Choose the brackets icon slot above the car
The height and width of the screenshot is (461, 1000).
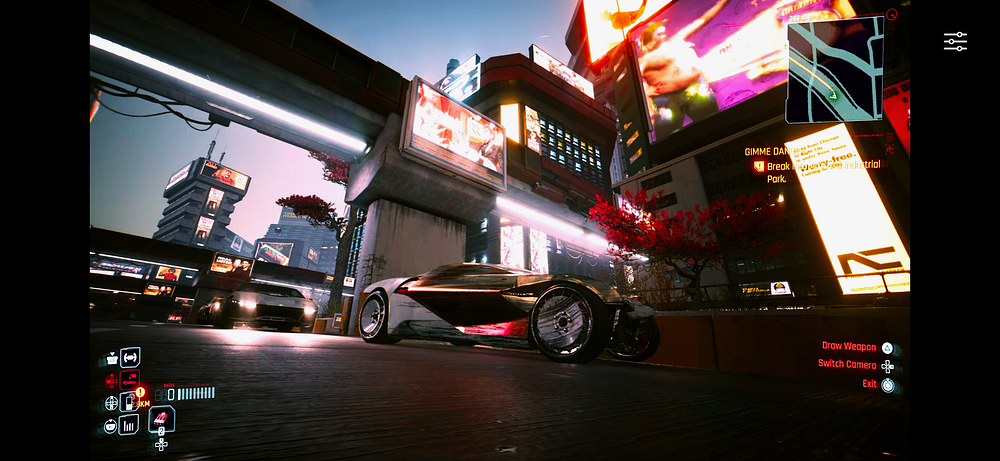pos(130,357)
